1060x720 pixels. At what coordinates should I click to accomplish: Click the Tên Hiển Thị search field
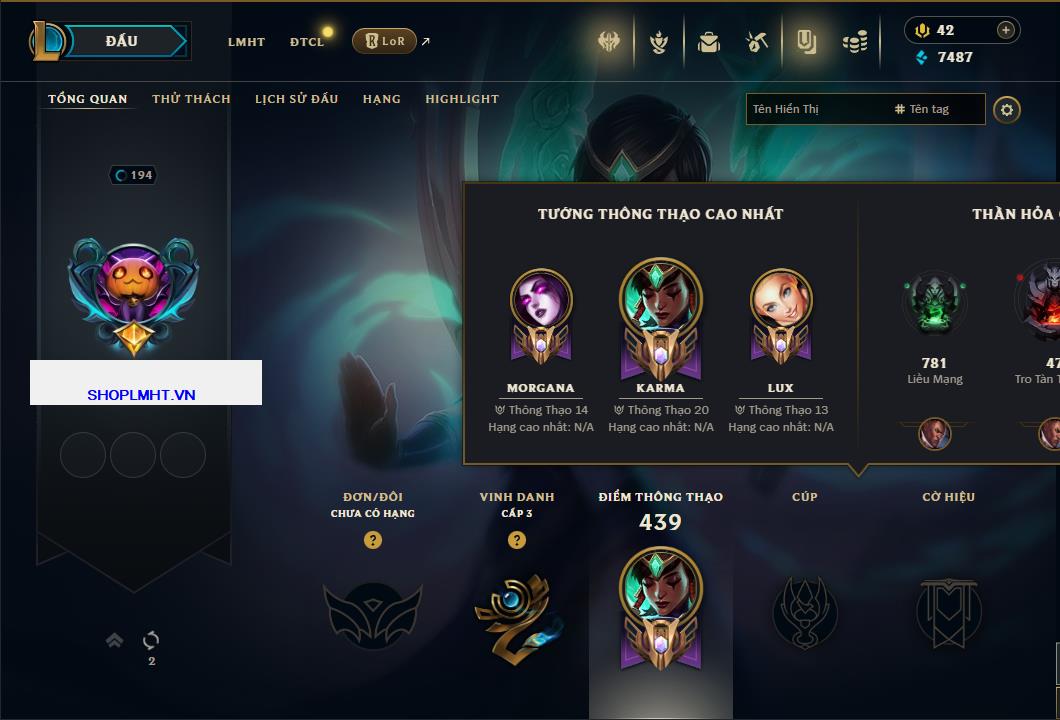(x=815, y=109)
